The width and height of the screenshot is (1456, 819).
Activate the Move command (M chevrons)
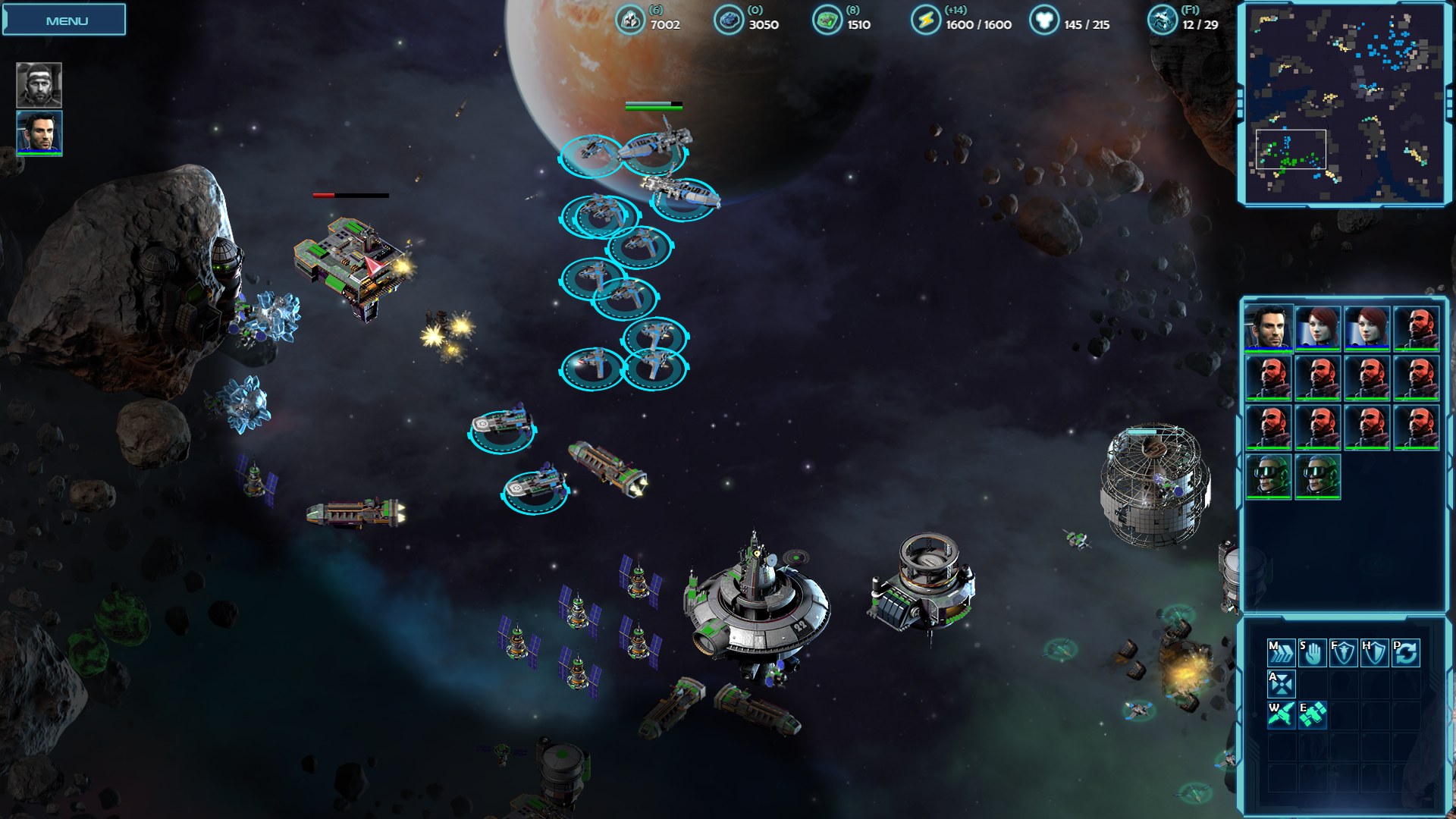tap(1281, 652)
